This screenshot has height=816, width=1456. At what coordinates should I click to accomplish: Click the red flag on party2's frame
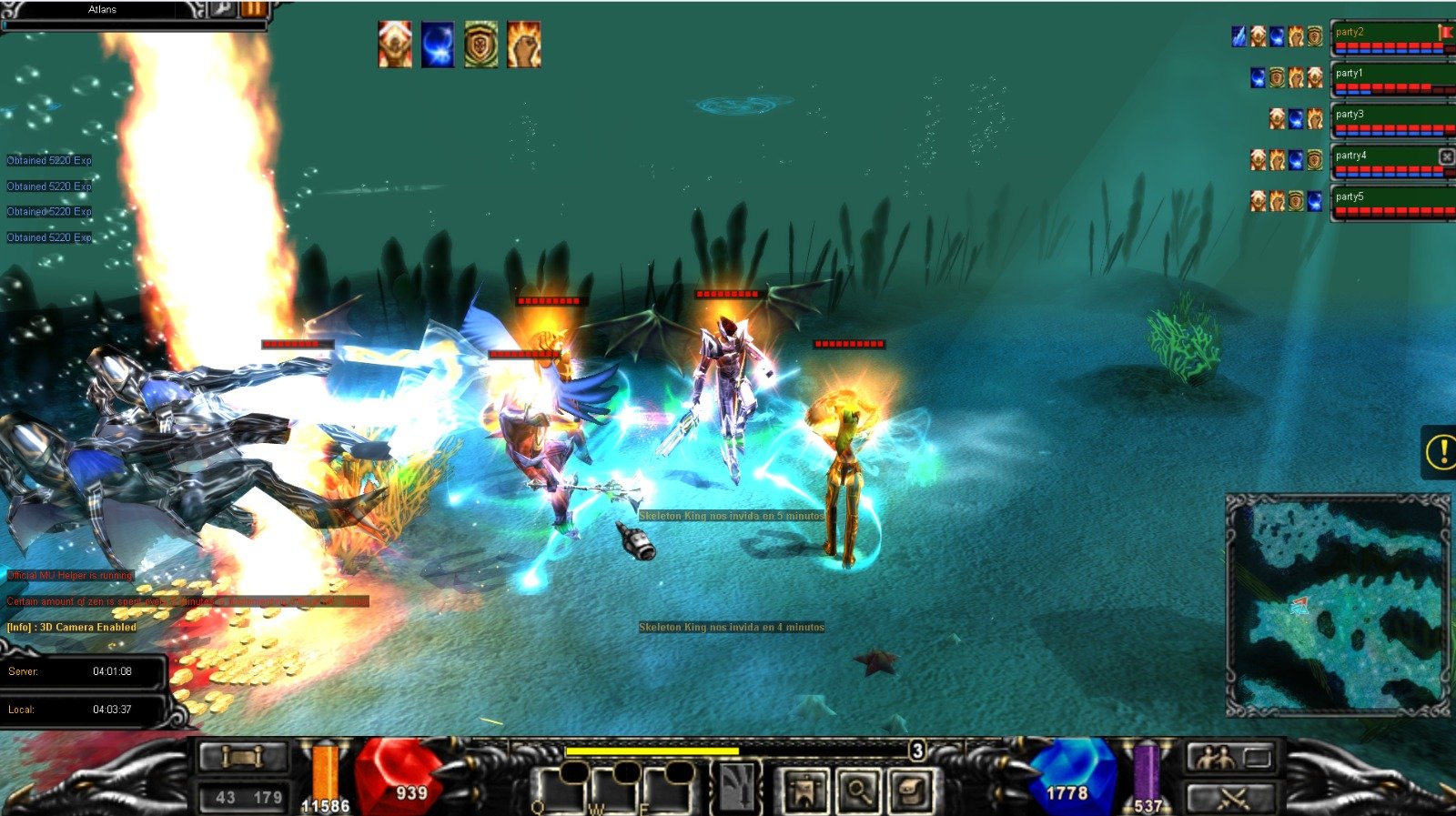pos(1446,33)
